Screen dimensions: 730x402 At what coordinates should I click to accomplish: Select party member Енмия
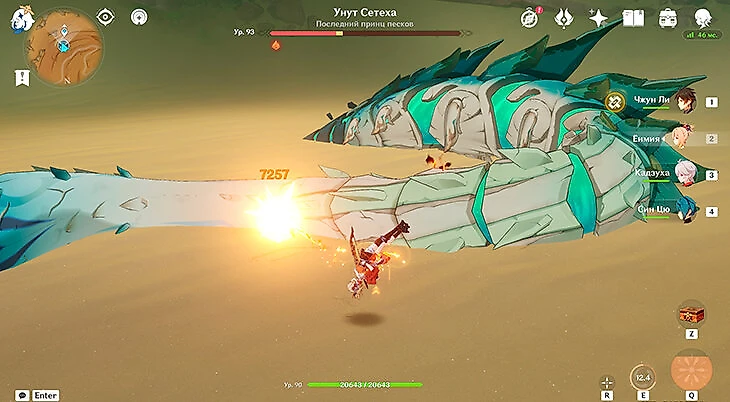pyautogui.click(x=684, y=138)
